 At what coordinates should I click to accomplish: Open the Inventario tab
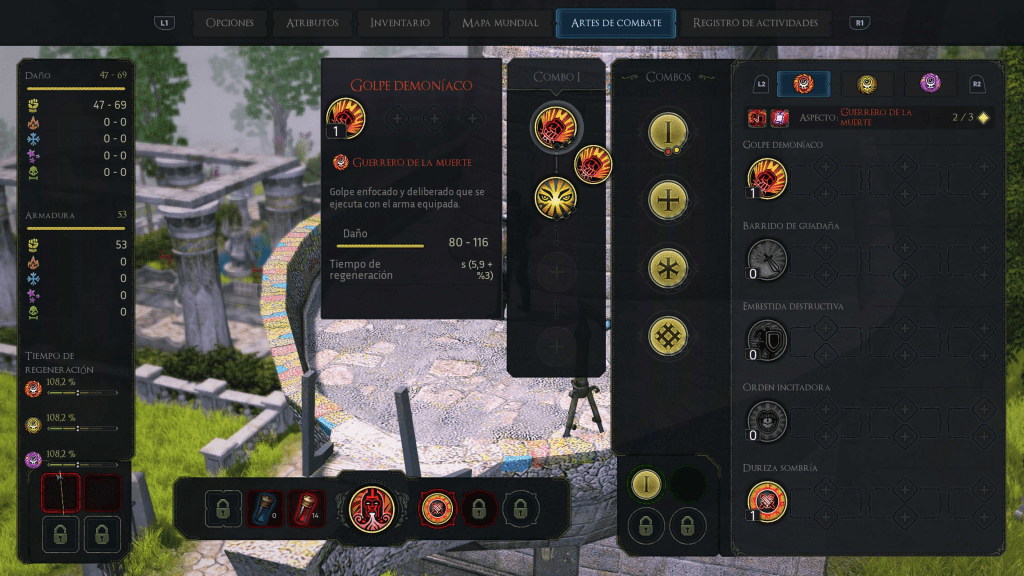click(x=400, y=23)
